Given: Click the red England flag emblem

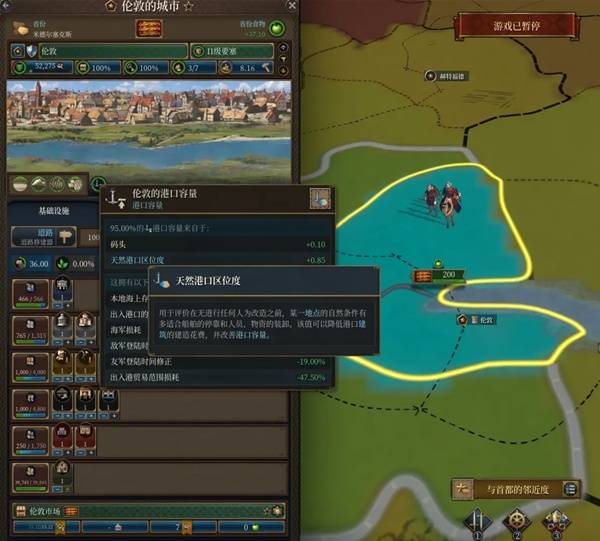Looking at the screenshot, I should pyautogui.click(x=147, y=28).
